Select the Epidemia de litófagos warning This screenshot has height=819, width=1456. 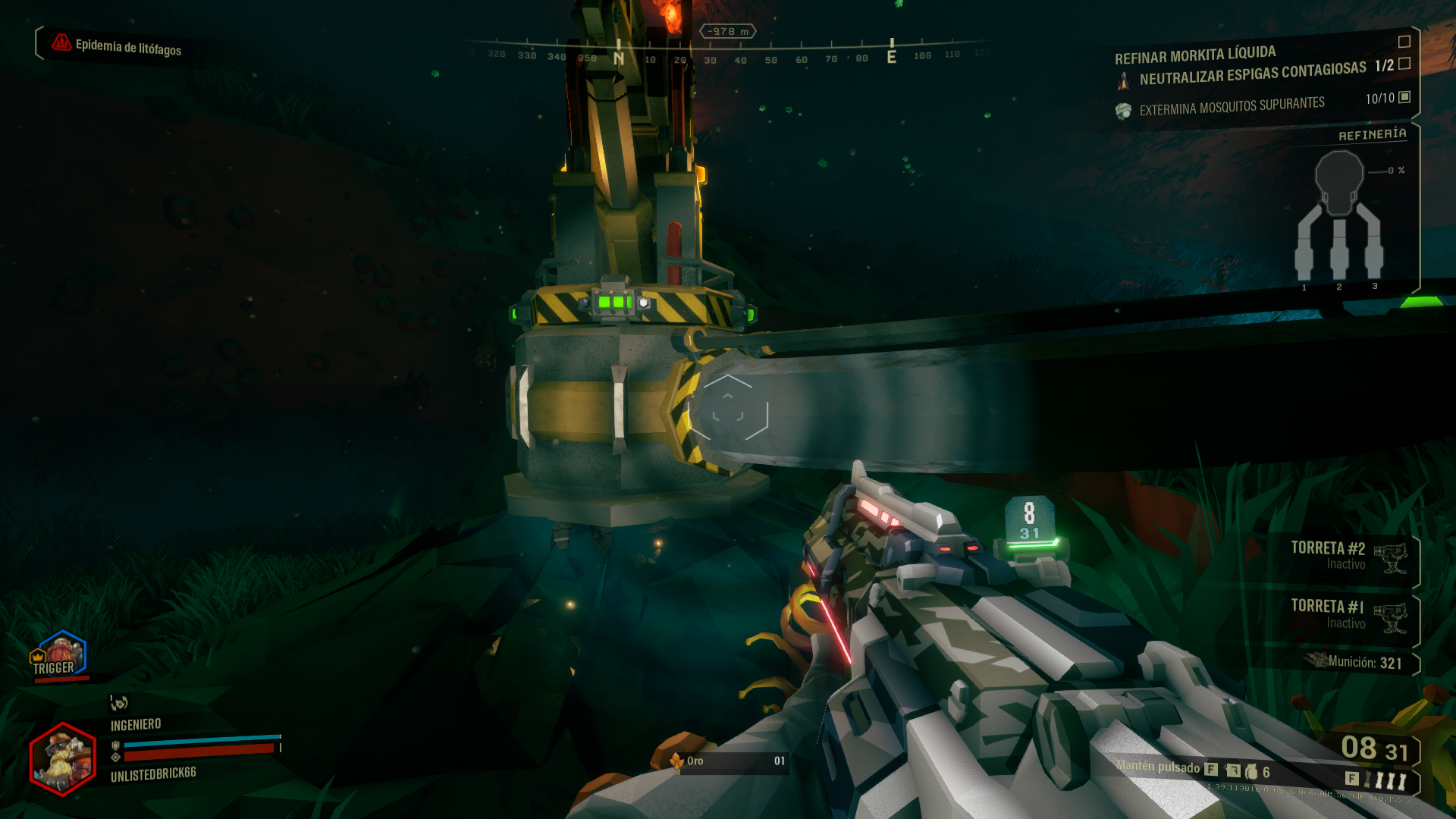118,46
